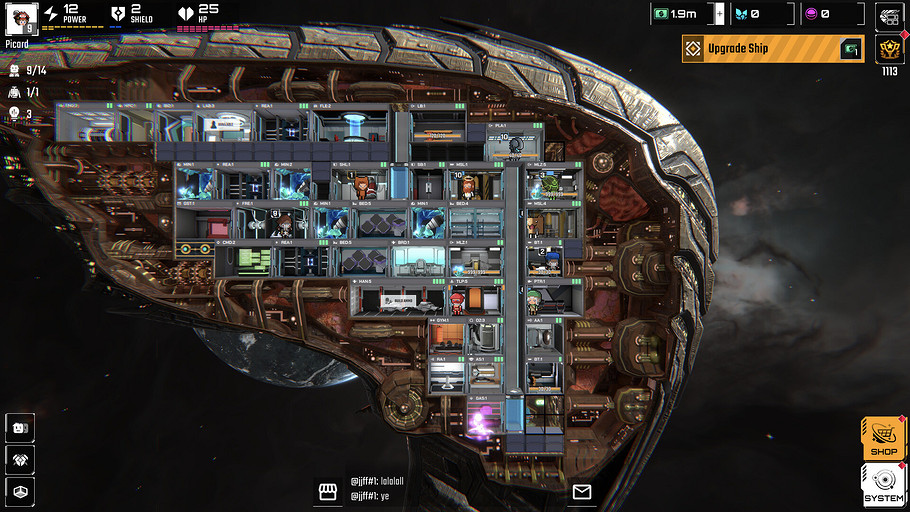Open the battle ship icon at top right
Viewport: 910px width, 512px height.
pyautogui.click(x=887, y=15)
